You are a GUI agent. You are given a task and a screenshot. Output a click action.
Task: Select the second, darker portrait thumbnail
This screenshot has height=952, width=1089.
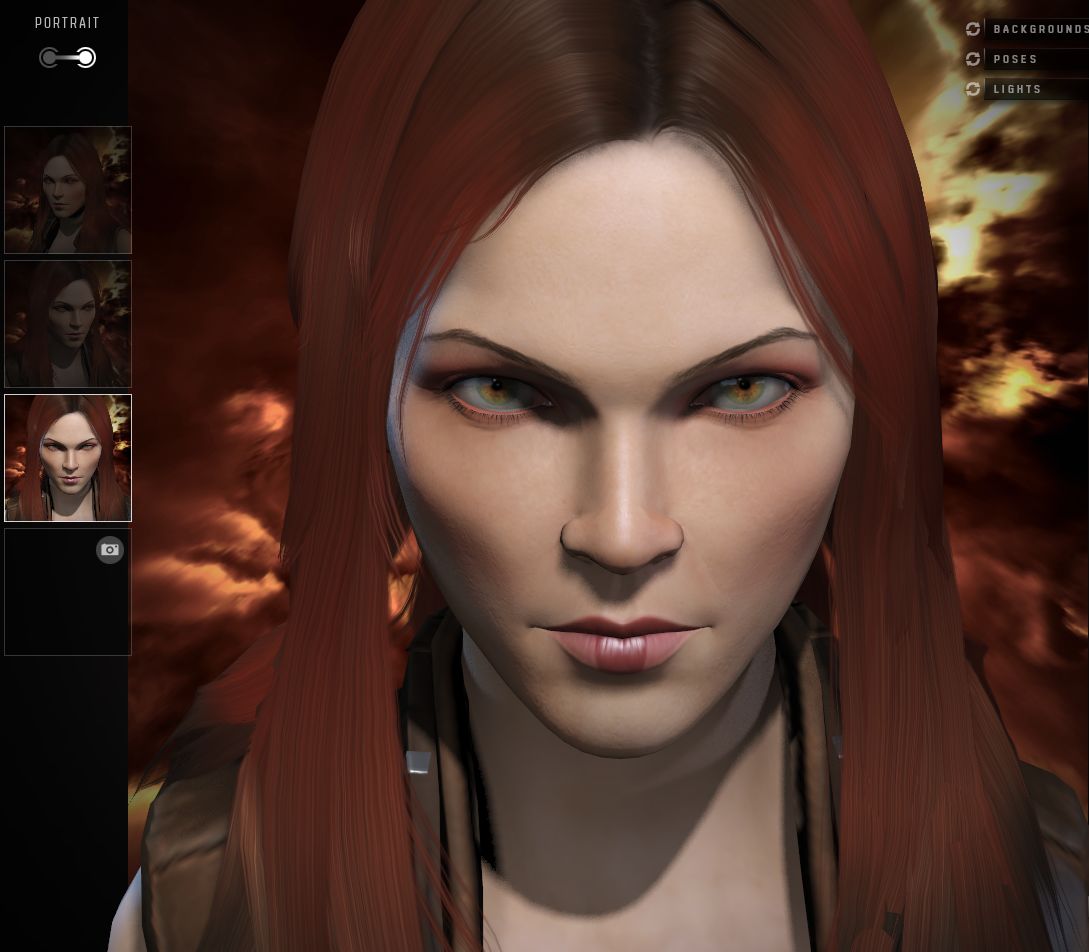[68, 324]
